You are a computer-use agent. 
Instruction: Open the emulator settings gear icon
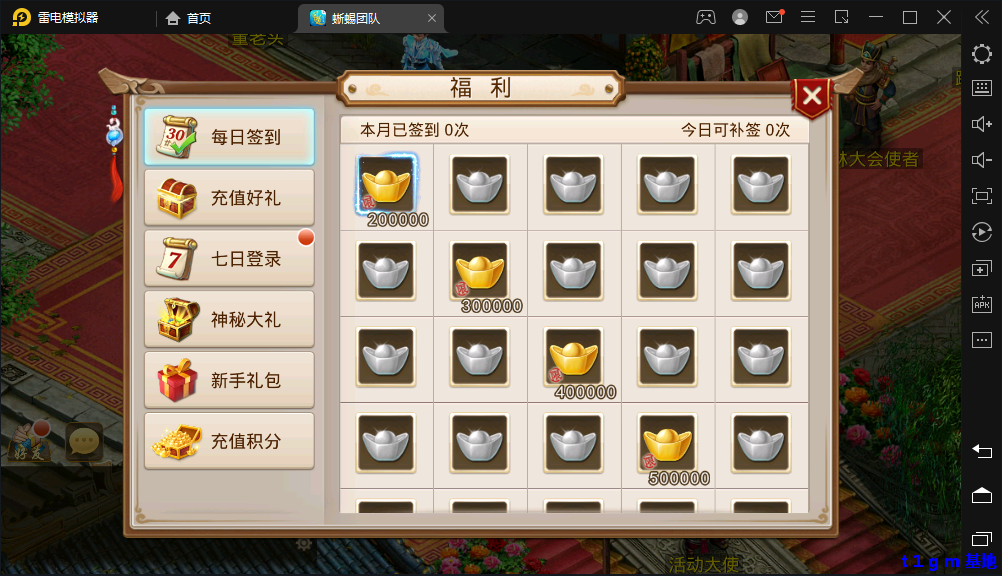[981, 54]
